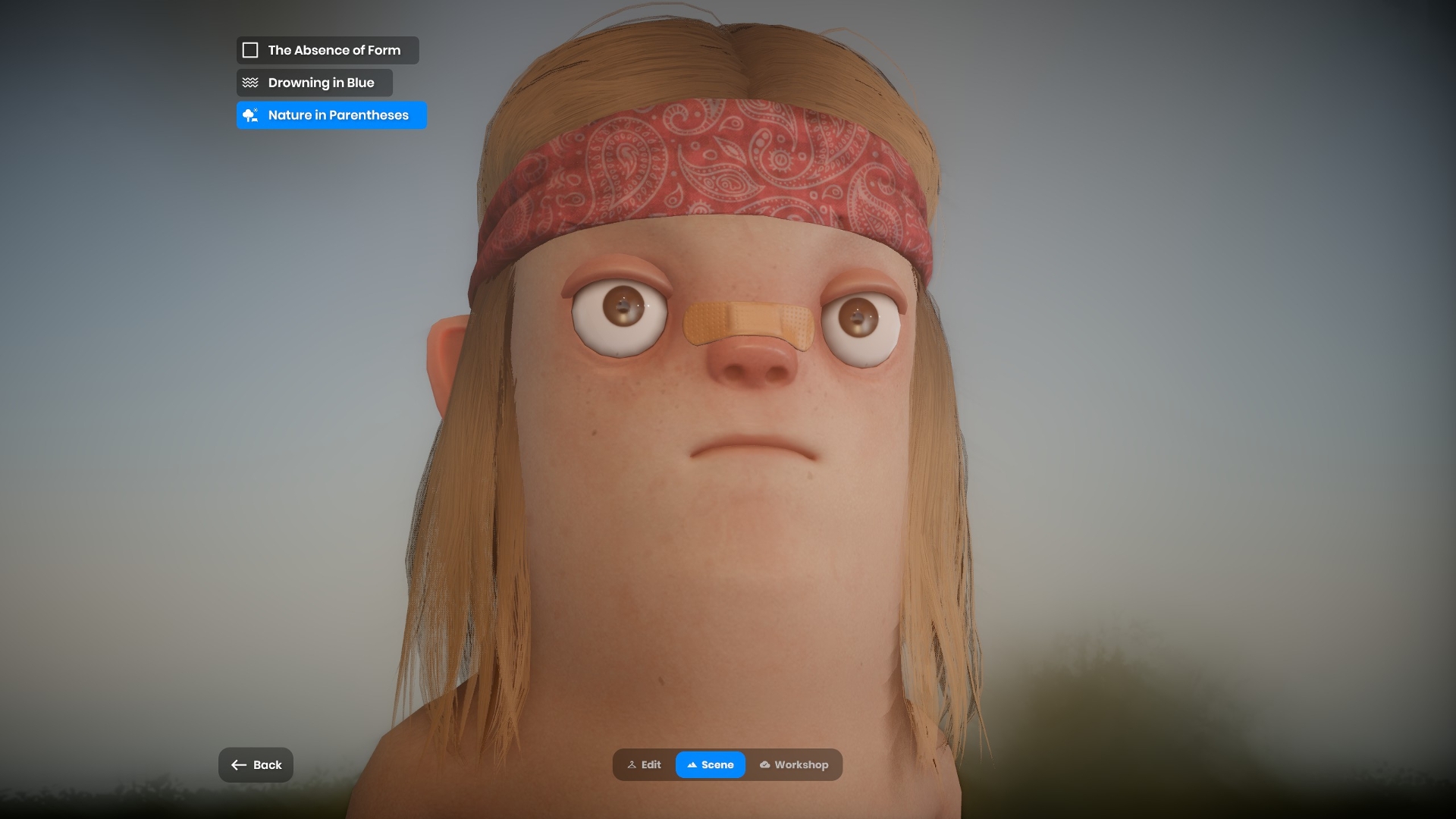
Task: Switch to the Edit tab
Action: [x=644, y=764]
